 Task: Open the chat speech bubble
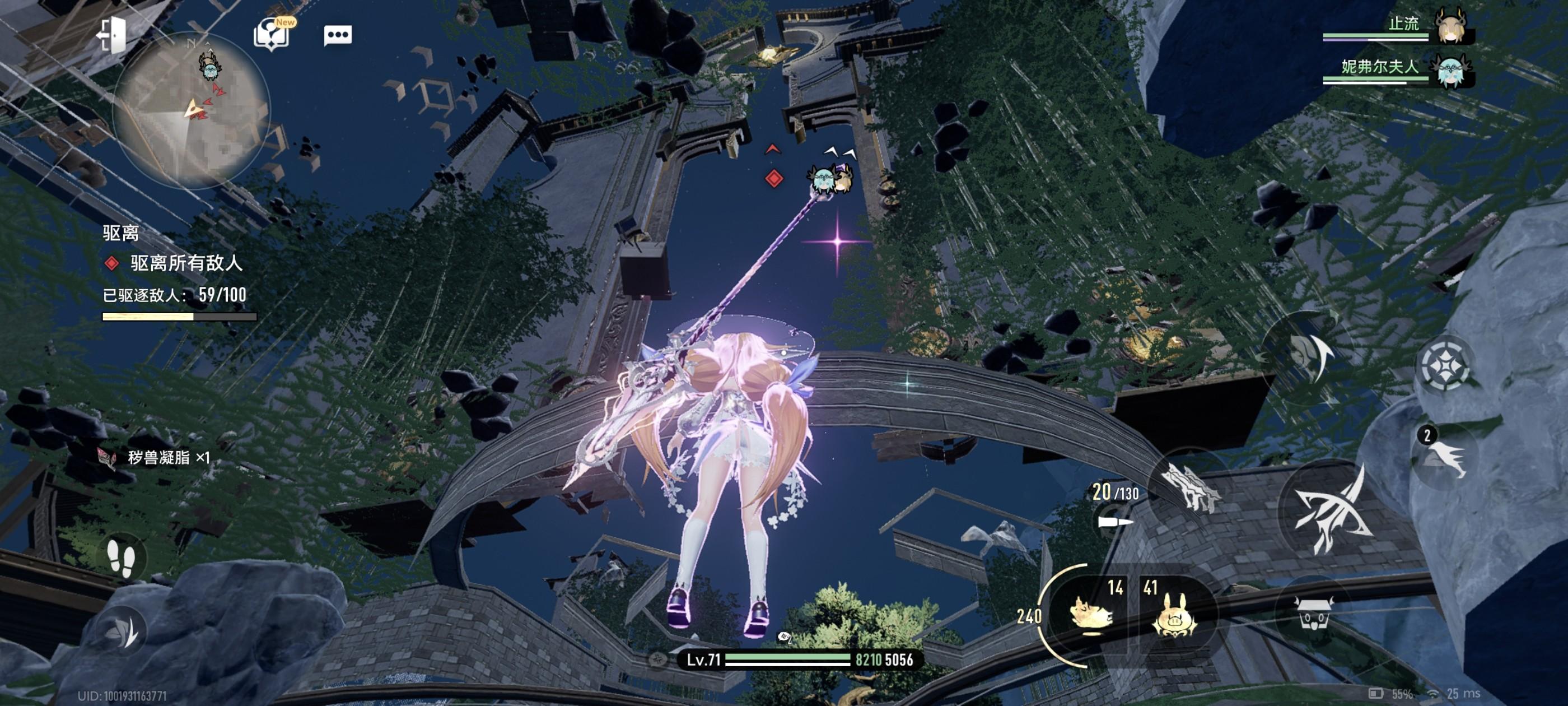coord(338,35)
